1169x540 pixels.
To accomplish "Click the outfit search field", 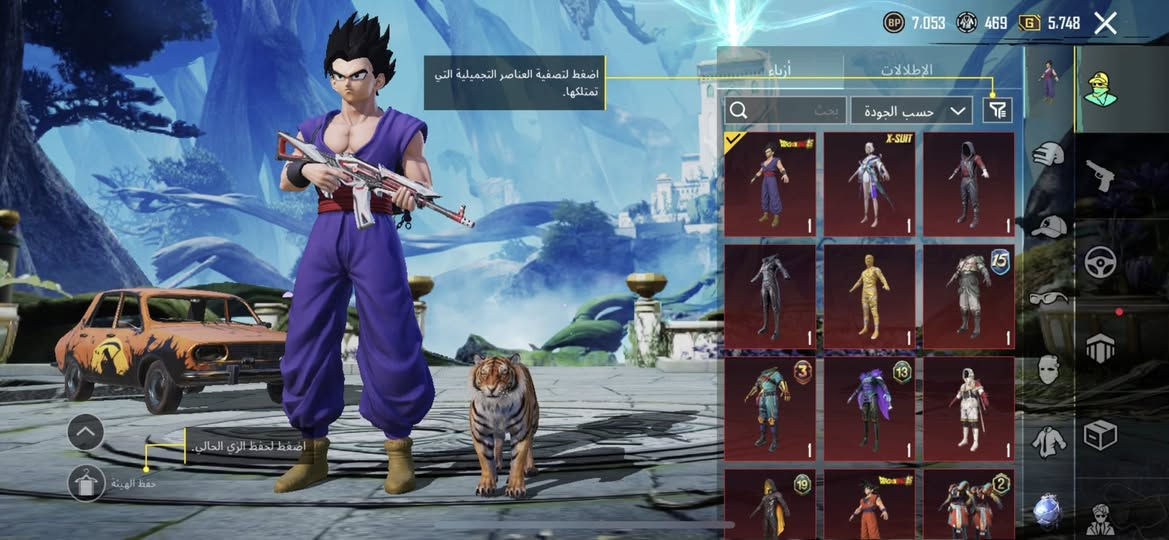I will pos(786,110).
